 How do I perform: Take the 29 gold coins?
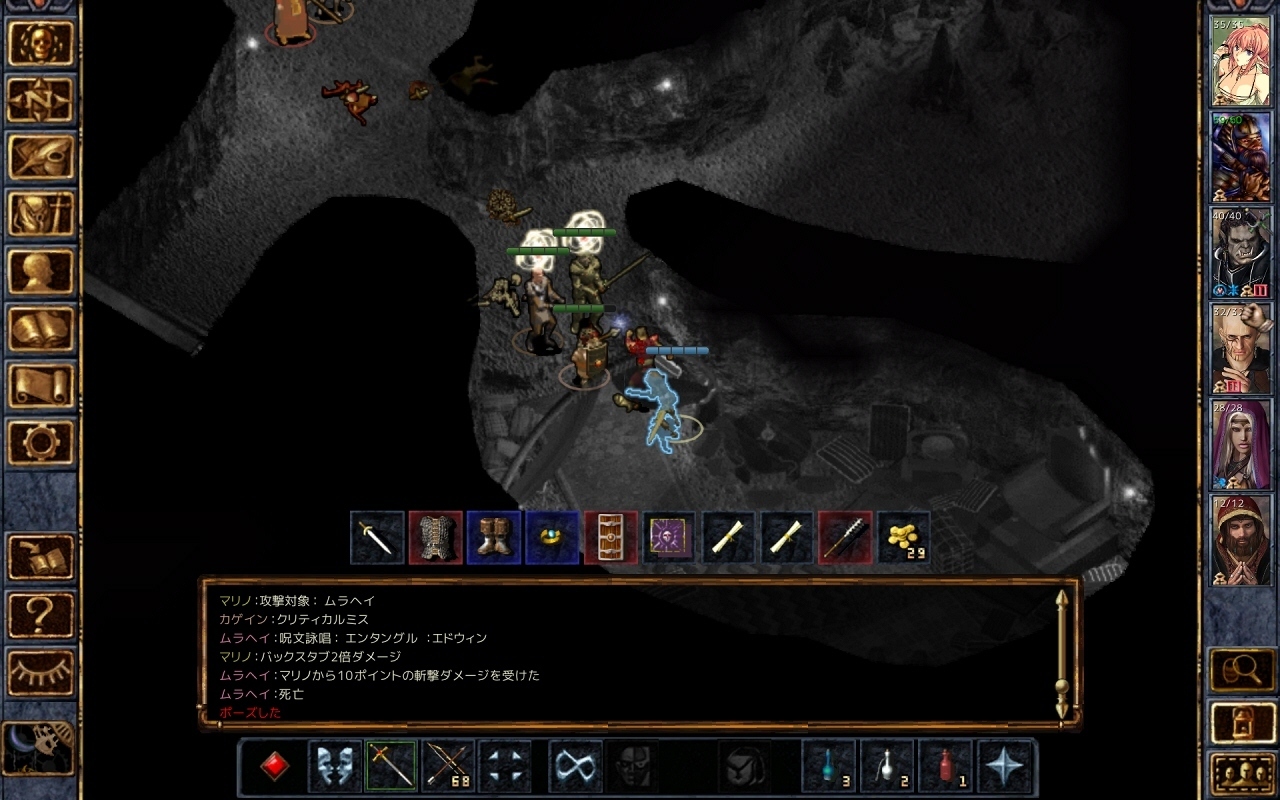tap(904, 538)
